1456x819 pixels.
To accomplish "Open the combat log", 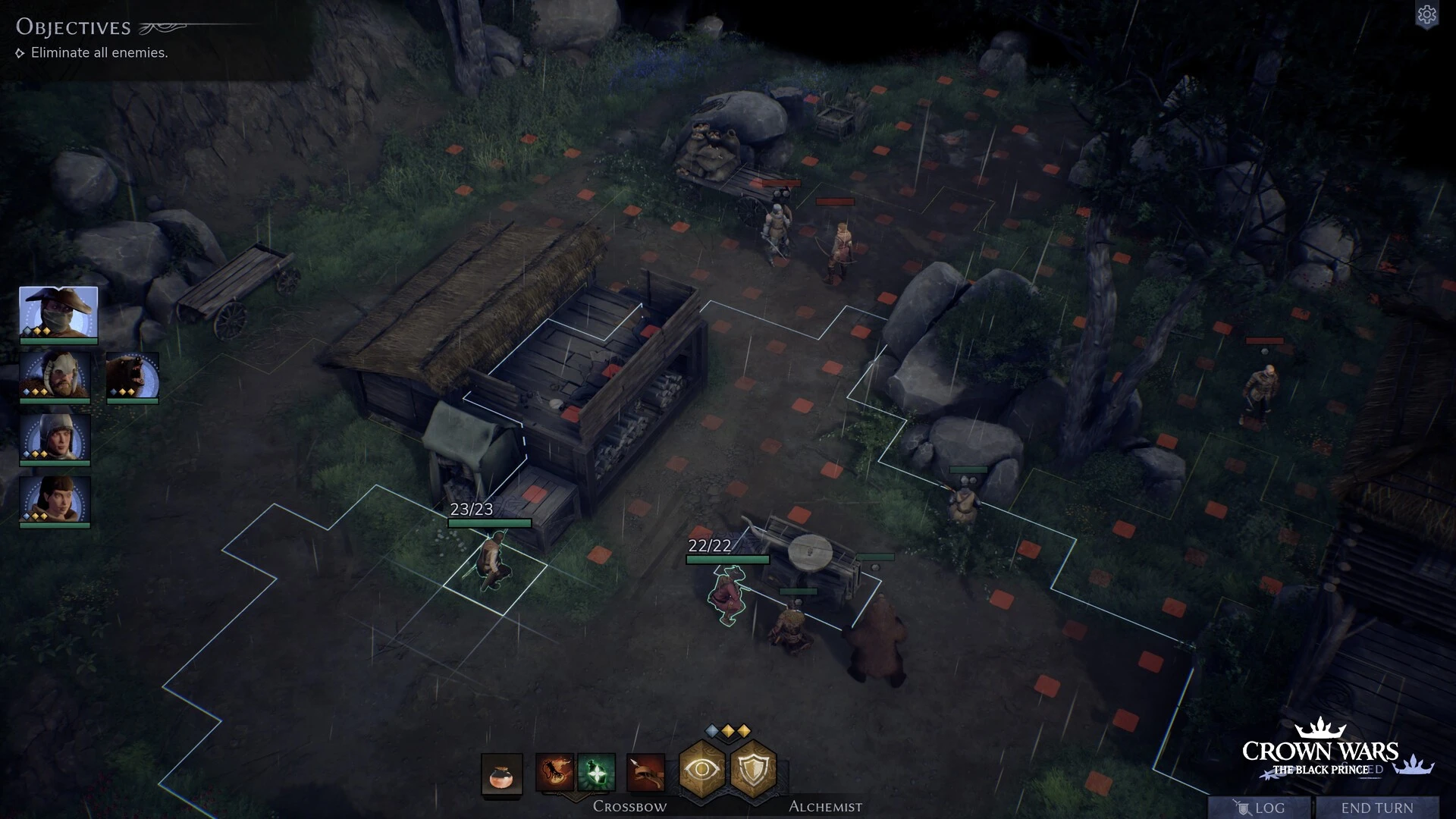I will (x=1260, y=808).
